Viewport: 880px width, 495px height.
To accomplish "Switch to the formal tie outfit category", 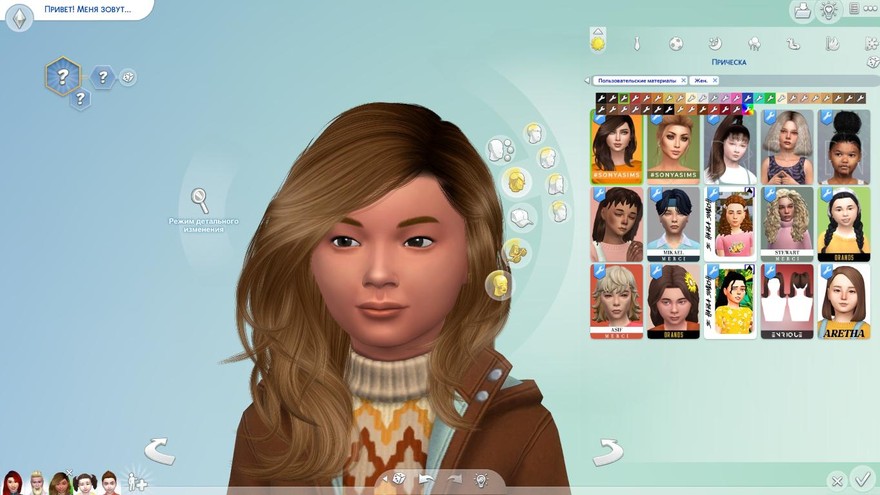I will tap(636, 44).
